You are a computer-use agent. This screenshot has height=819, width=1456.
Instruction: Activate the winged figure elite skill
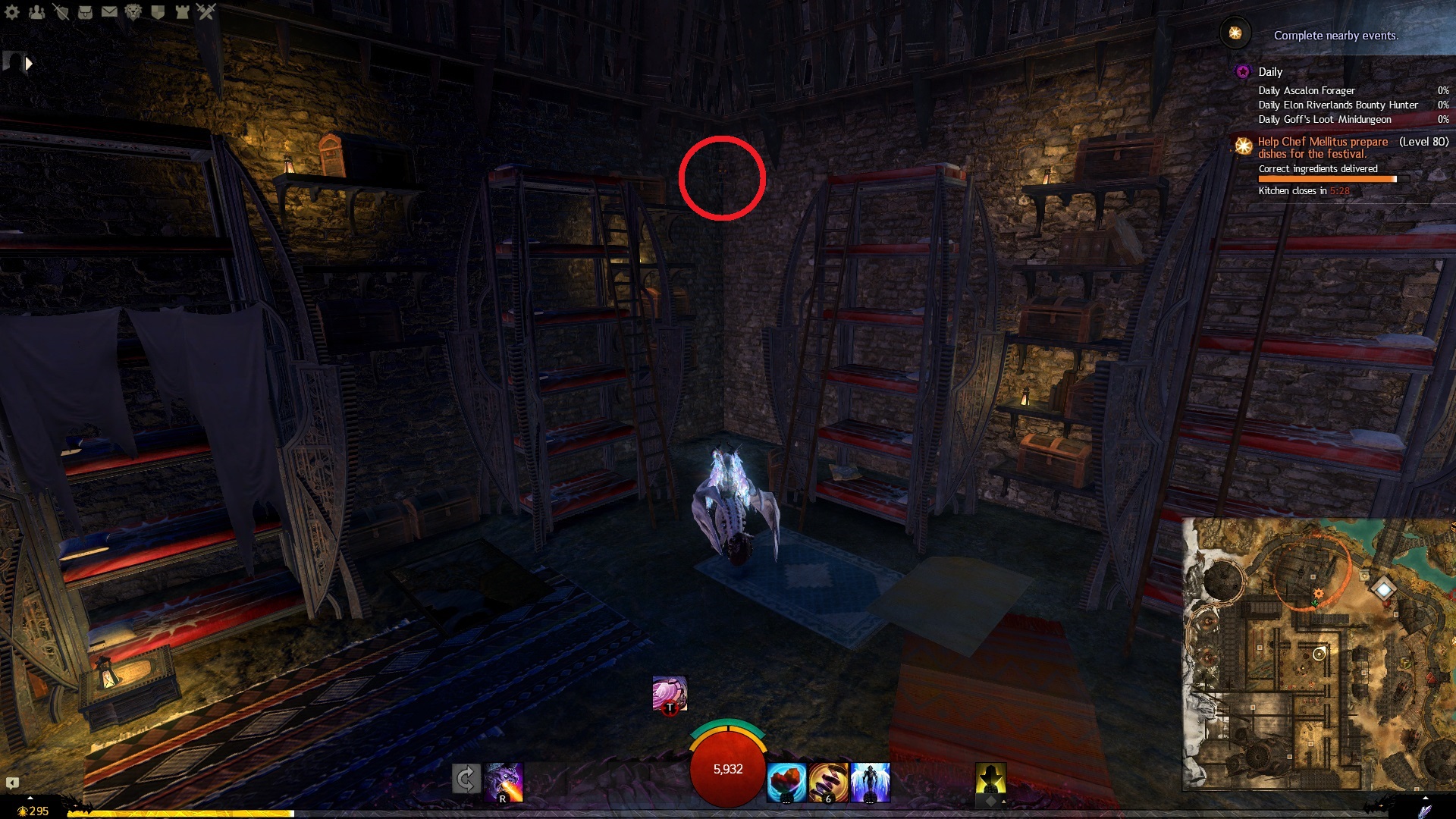(870, 782)
